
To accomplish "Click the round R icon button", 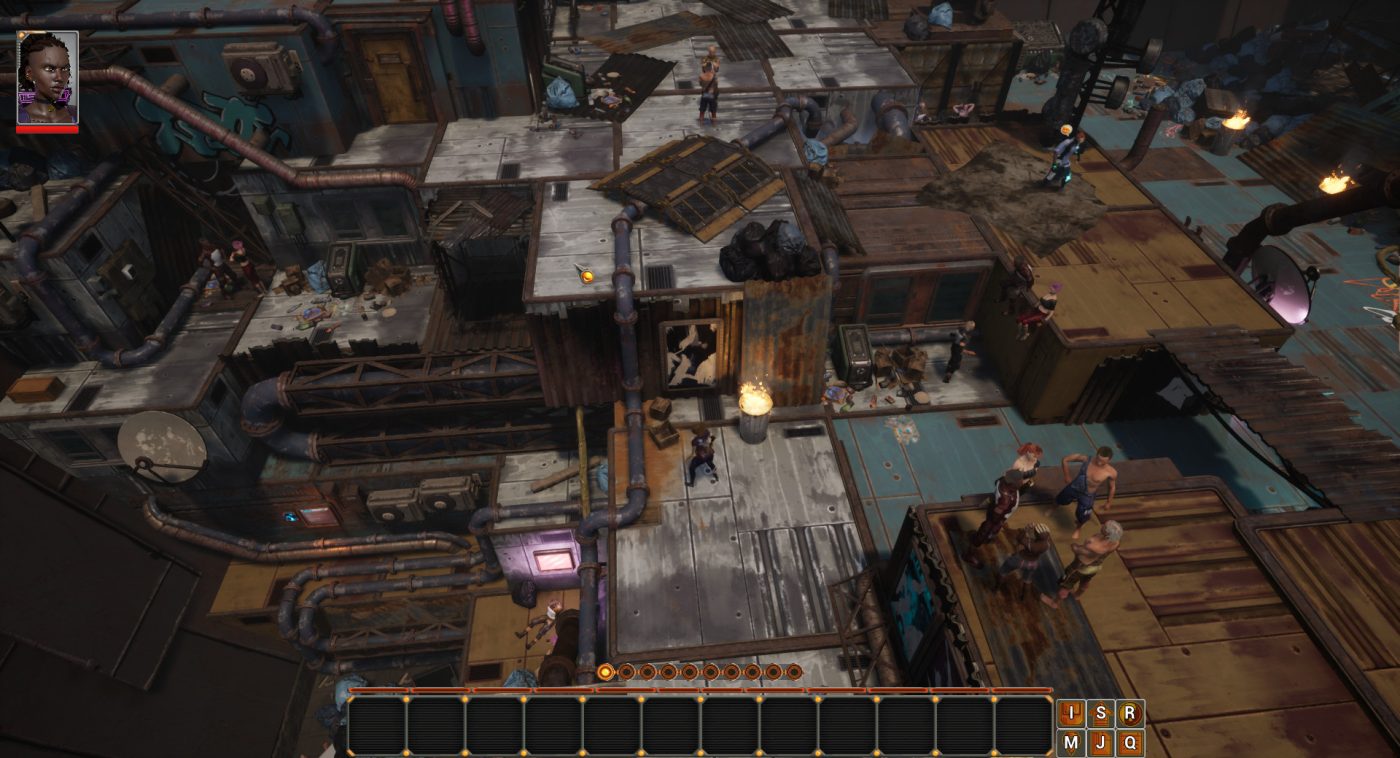I will [1130, 714].
